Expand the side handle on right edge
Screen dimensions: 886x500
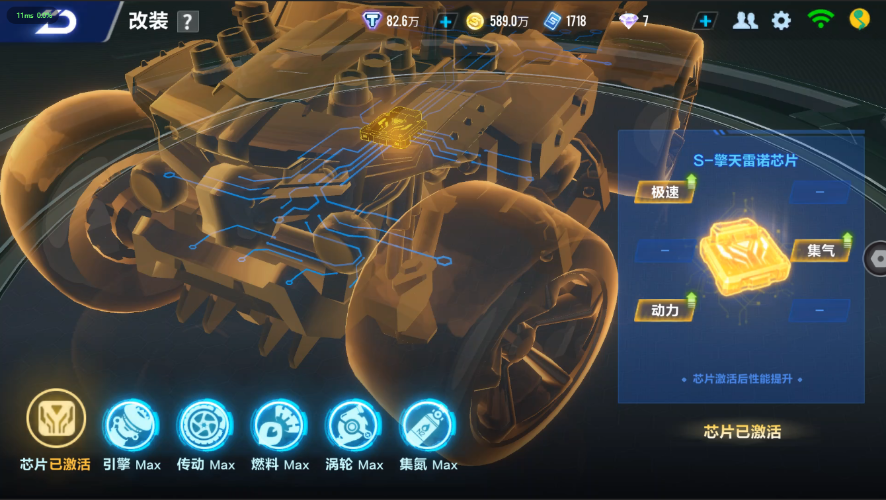pos(876,257)
